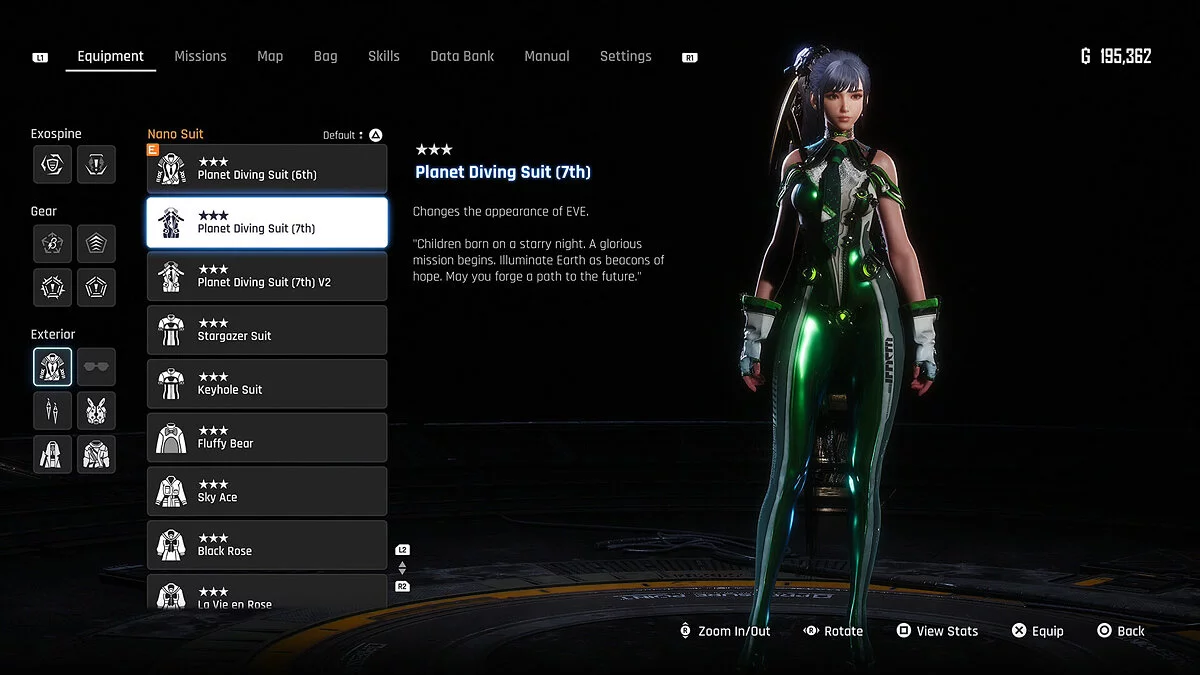This screenshot has height=675, width=1200.
Task: Go to the Bag tab
Action: (x=325, y=56)
